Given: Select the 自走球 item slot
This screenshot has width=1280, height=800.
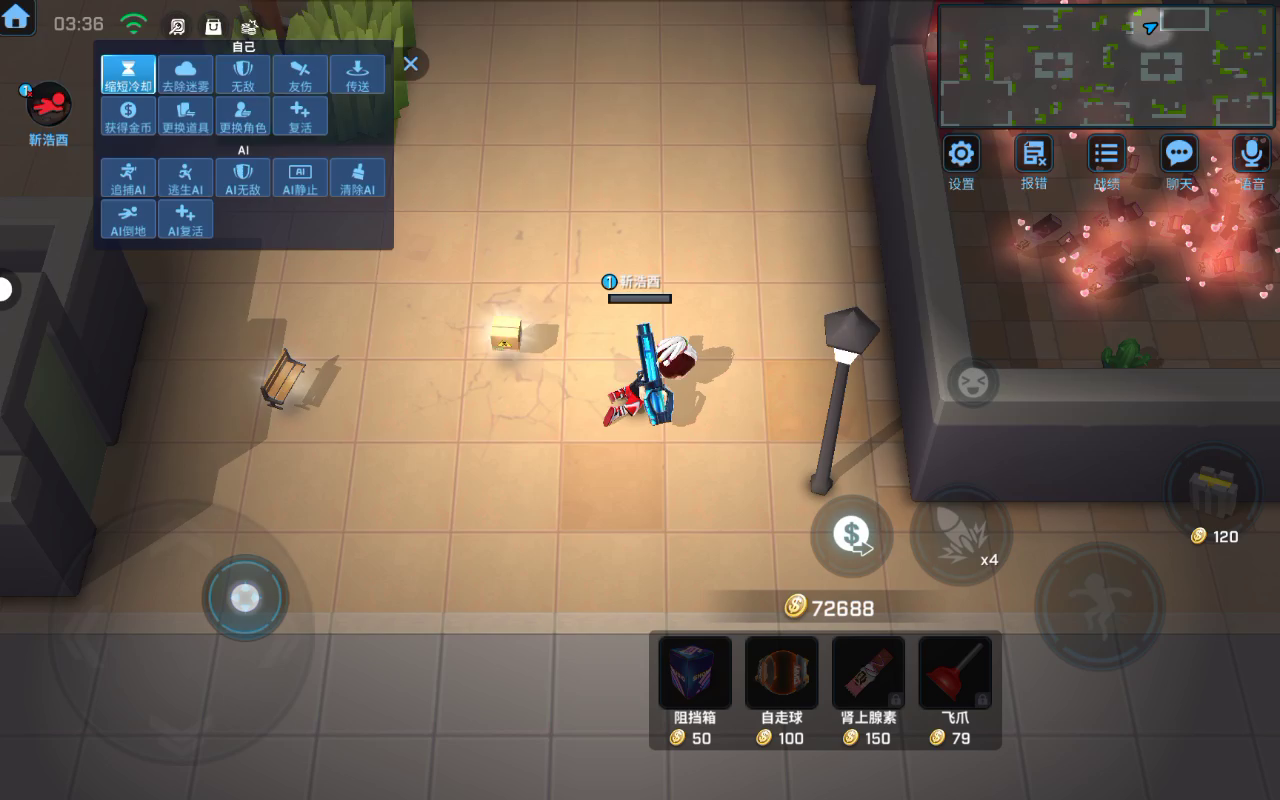Looking at the screenshot, I should (781, 674).
